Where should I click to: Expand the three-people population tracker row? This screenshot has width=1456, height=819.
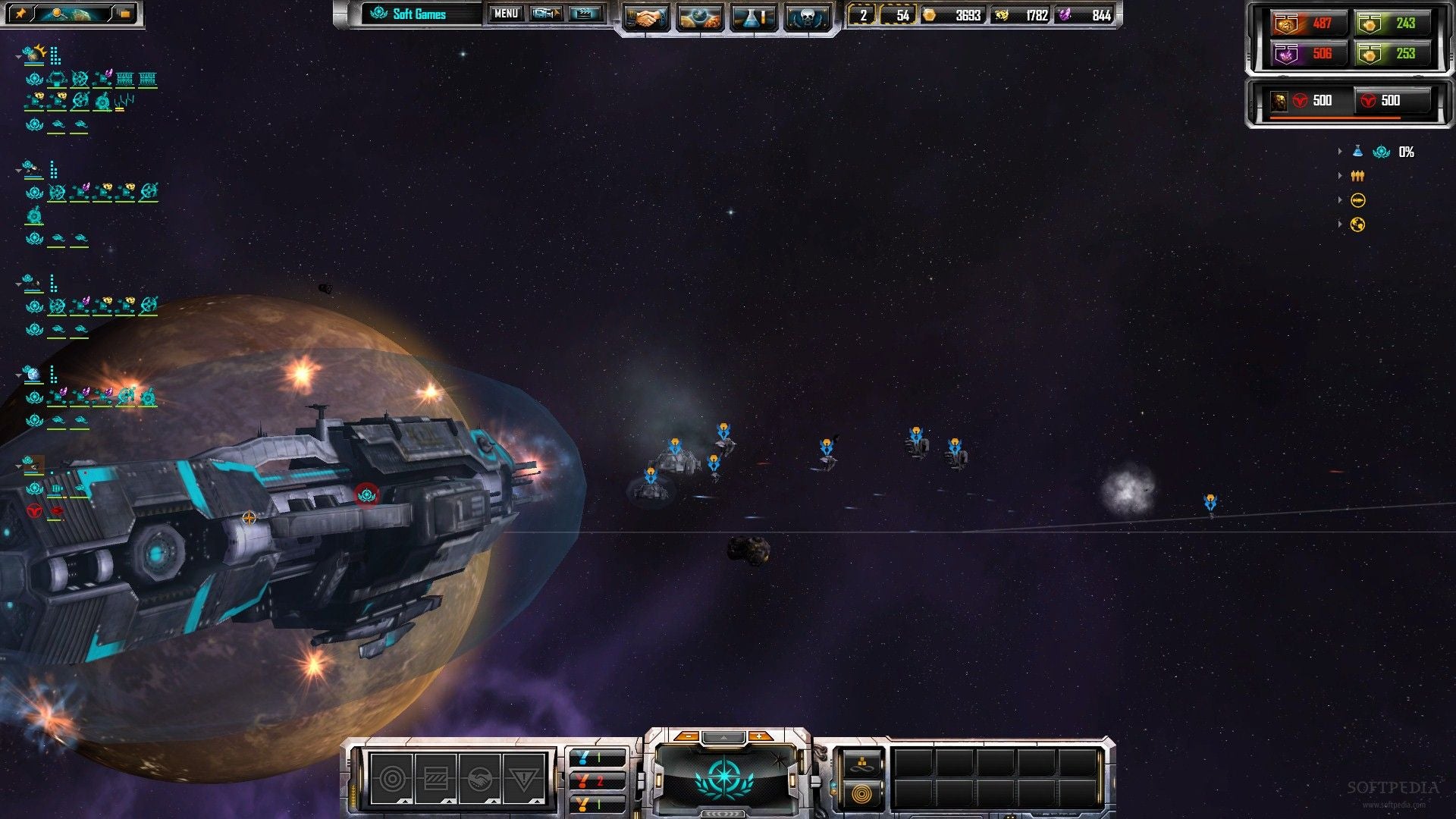[1340, 176]
